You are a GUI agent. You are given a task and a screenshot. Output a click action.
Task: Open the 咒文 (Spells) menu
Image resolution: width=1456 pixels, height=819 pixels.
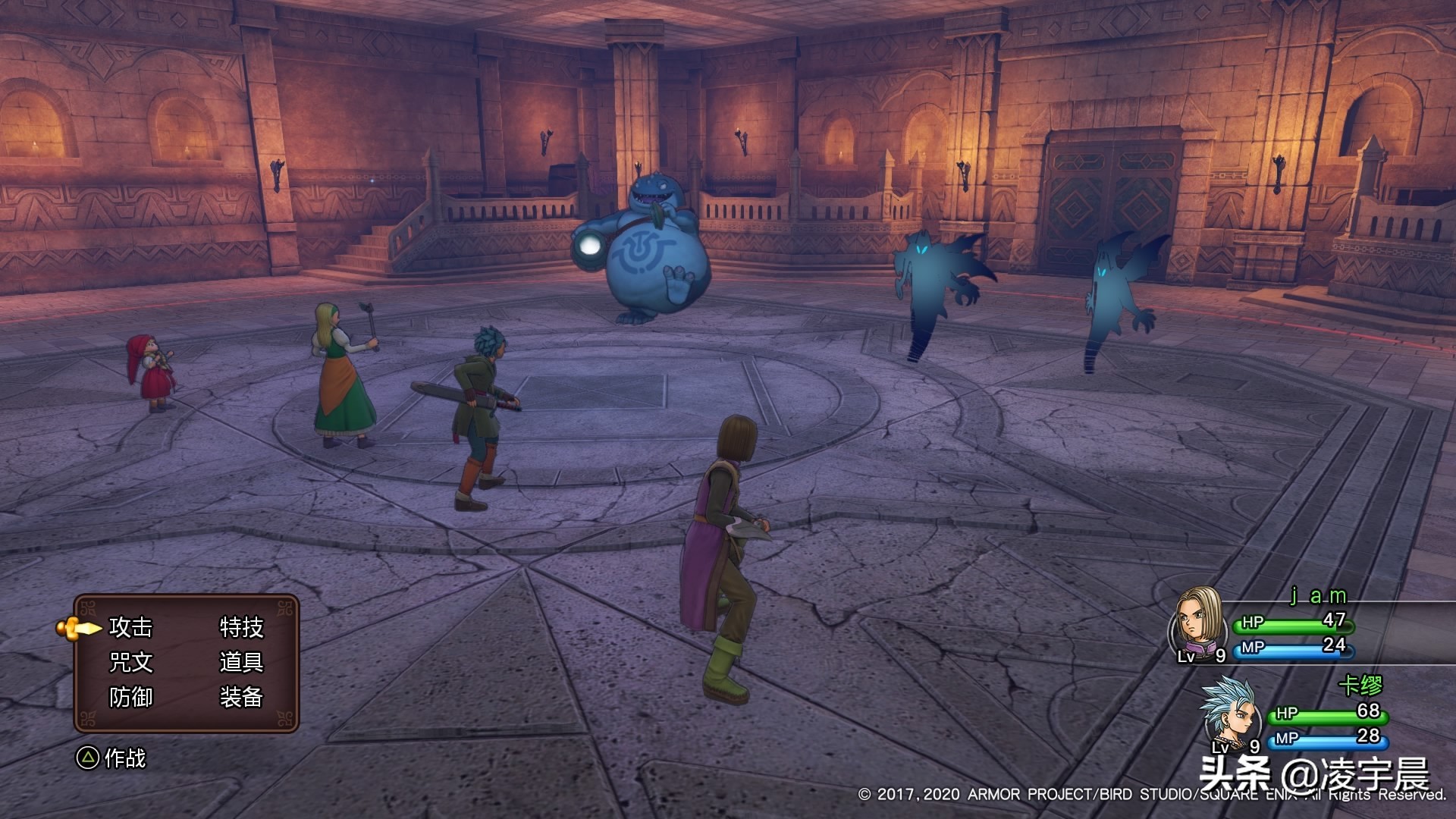[130, 662]
